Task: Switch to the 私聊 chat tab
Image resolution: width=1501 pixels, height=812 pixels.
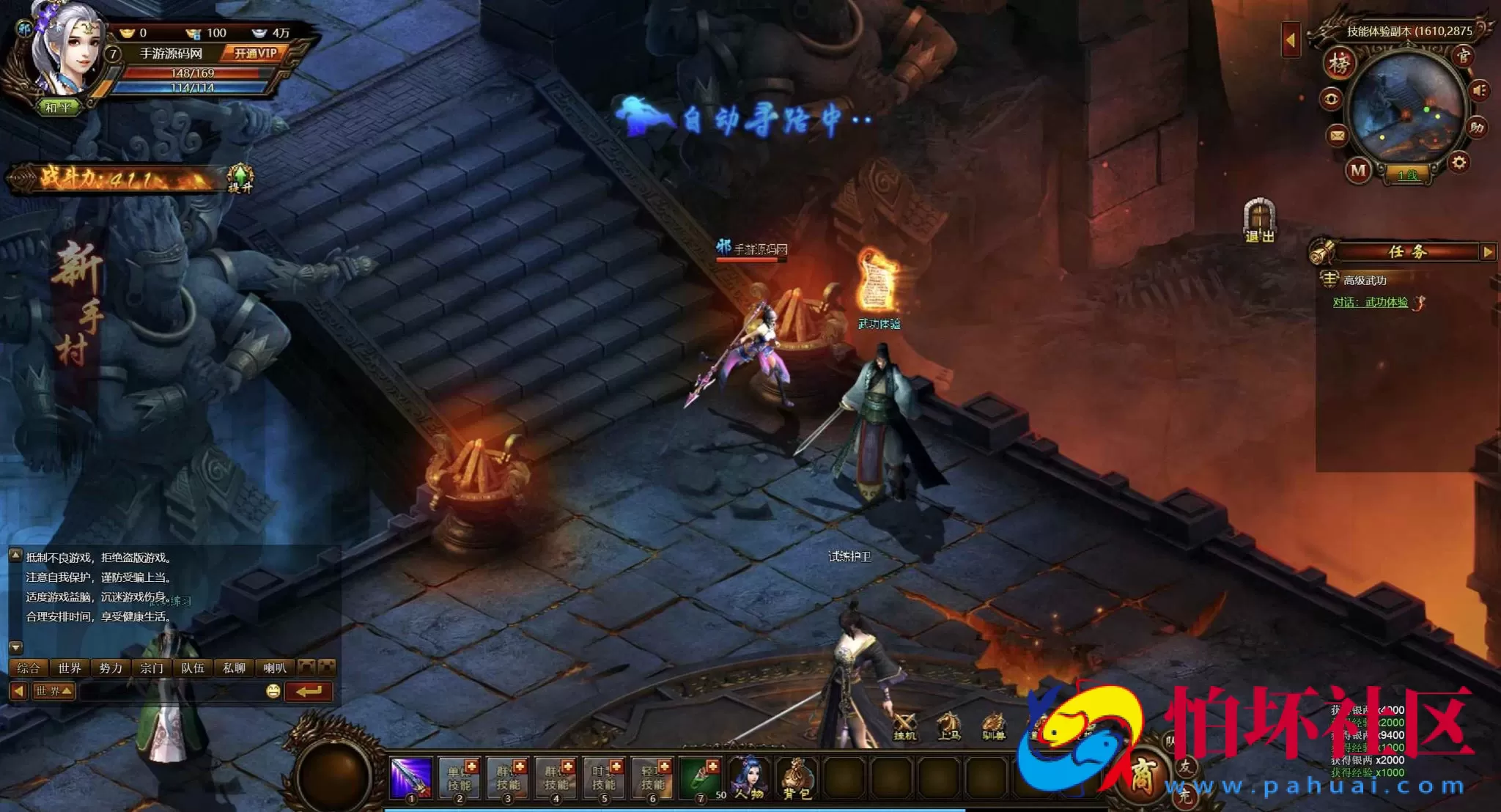Action: click(234, 668)
